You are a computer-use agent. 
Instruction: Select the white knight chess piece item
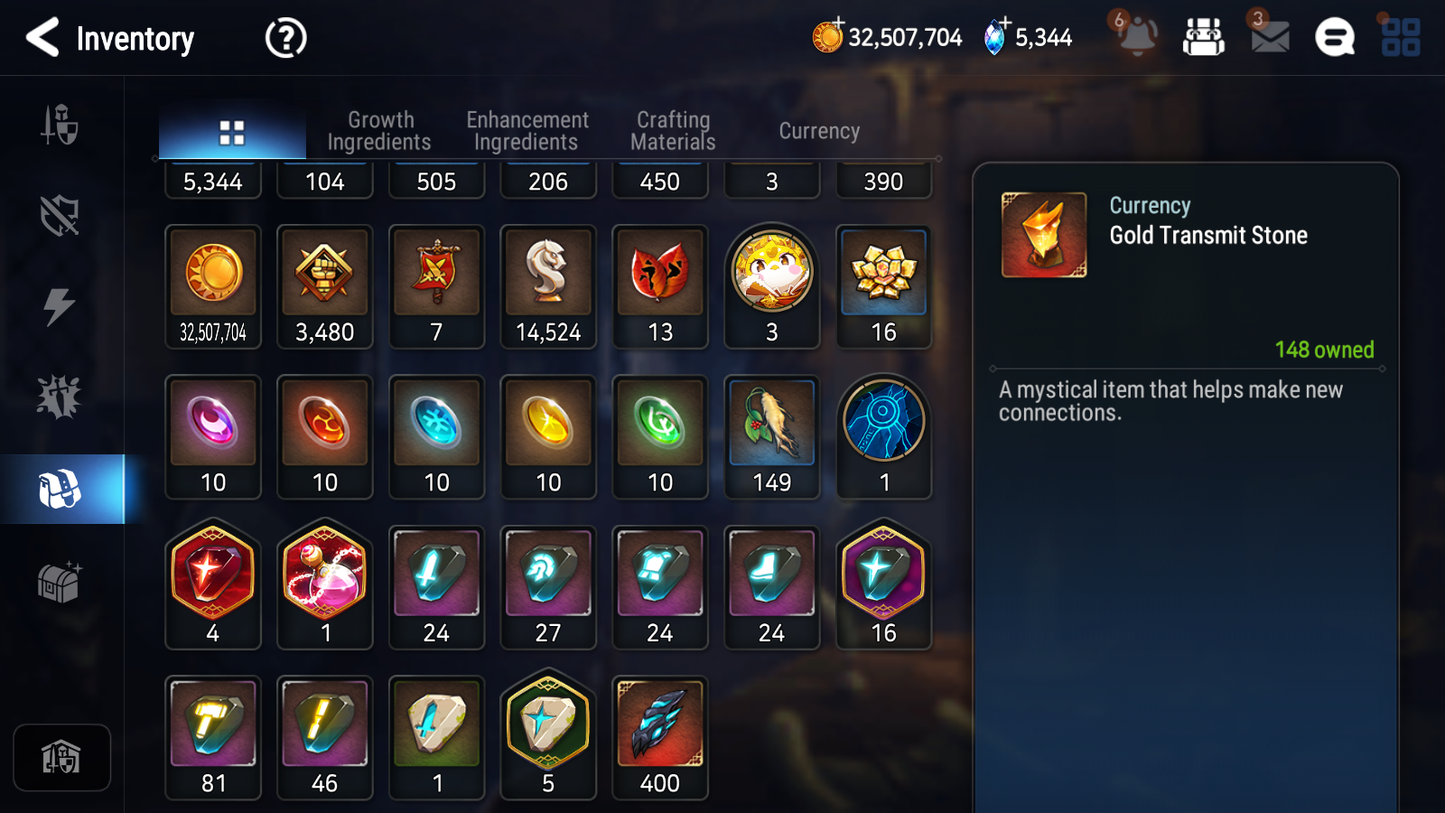pos(548,285)
